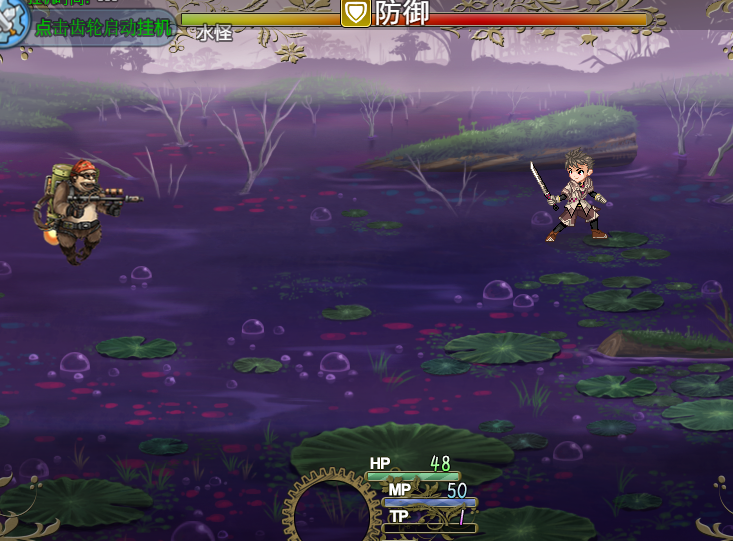This screenshot has width=733, height=541.
Task: Select the shield icon beside 防御
Action: click(355, 13)
